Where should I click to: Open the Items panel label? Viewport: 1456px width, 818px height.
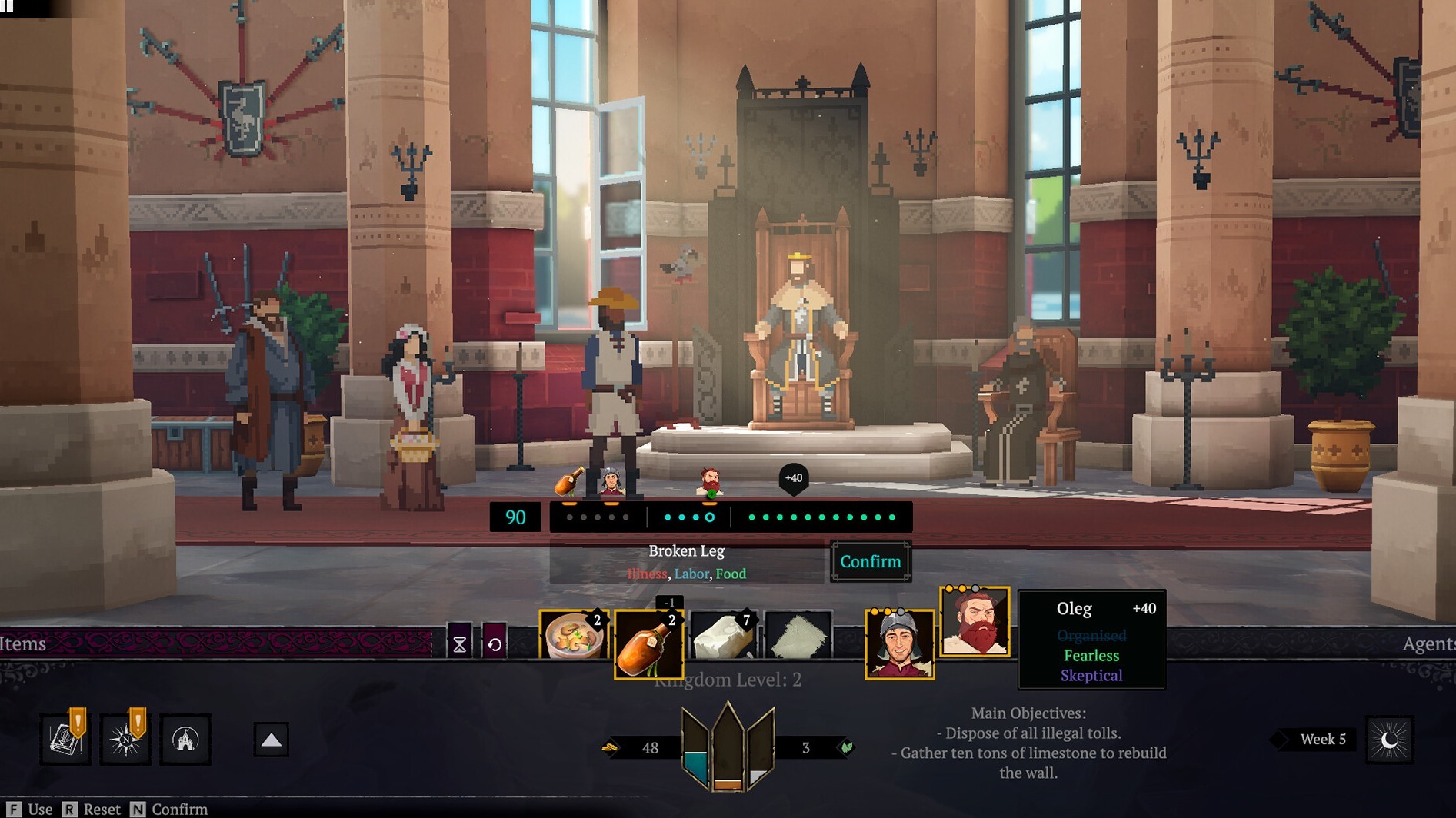coord(23,643)
